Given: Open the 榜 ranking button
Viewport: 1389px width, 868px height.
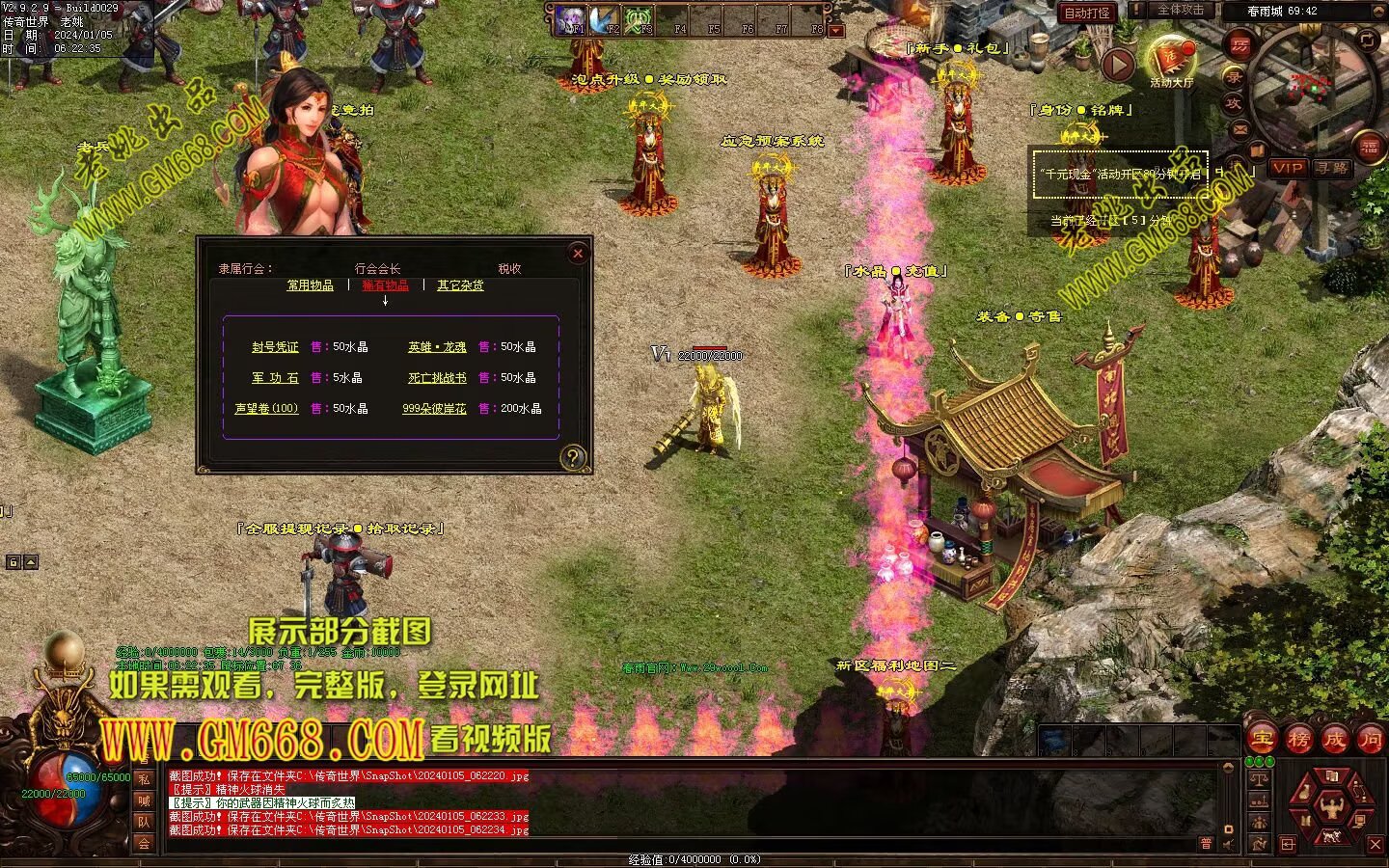Looking at the screenshot, I should tap(1298, 740).
